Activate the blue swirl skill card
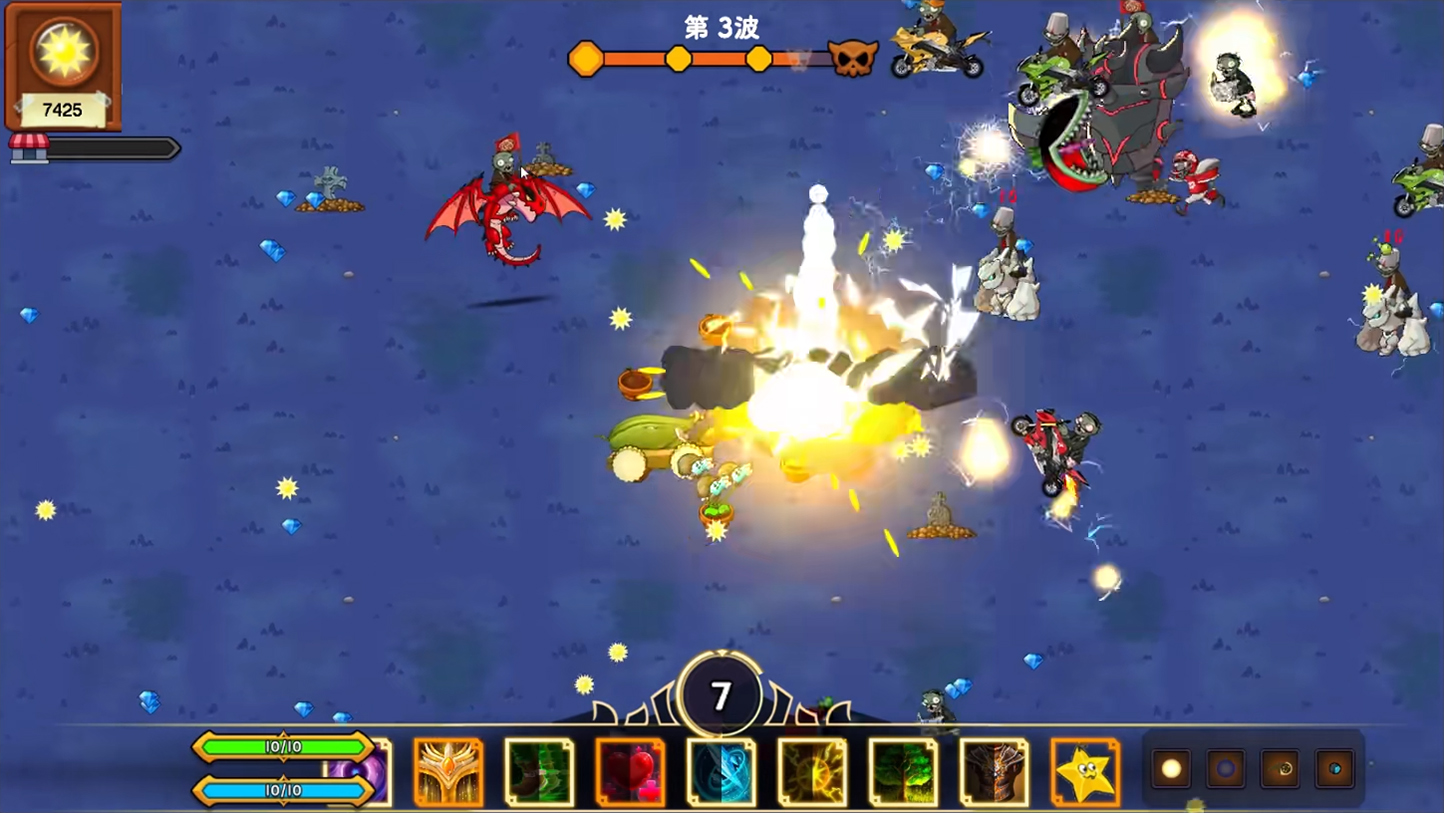This screenshot has width=1444, height=813. [x=721, y=771]
